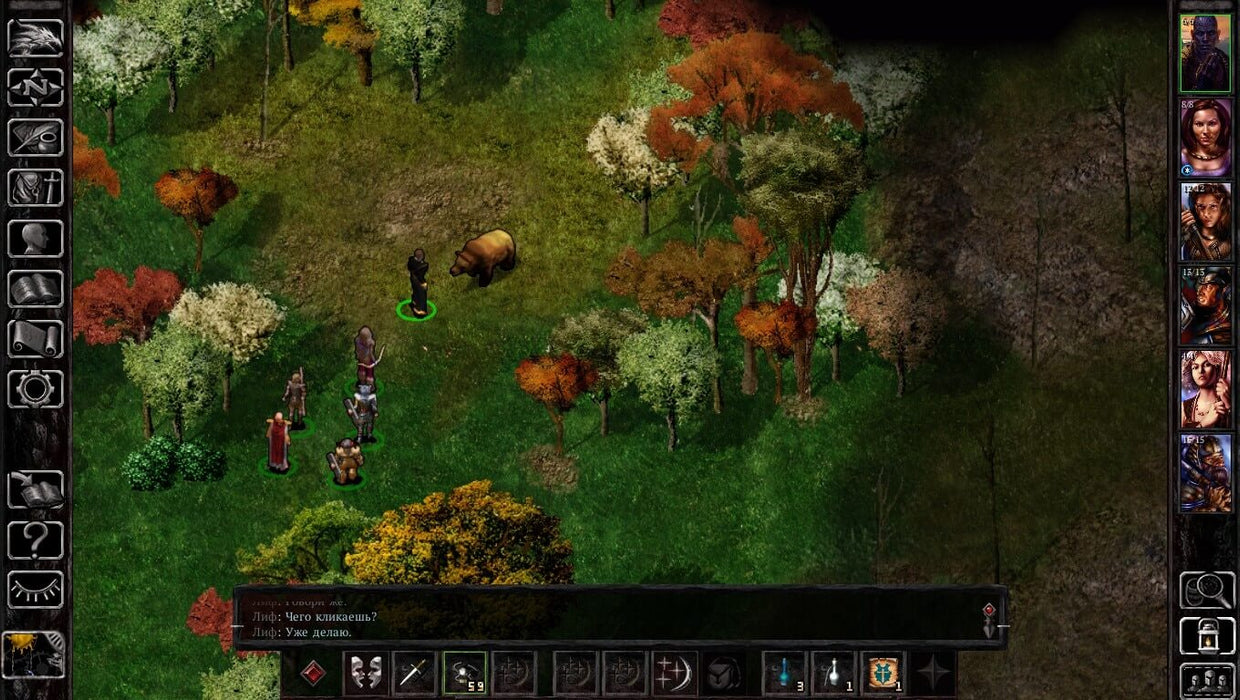Select the sling weapon slot with 59 ammo
Screen dimensions: 1240x700
click(464, 673)
